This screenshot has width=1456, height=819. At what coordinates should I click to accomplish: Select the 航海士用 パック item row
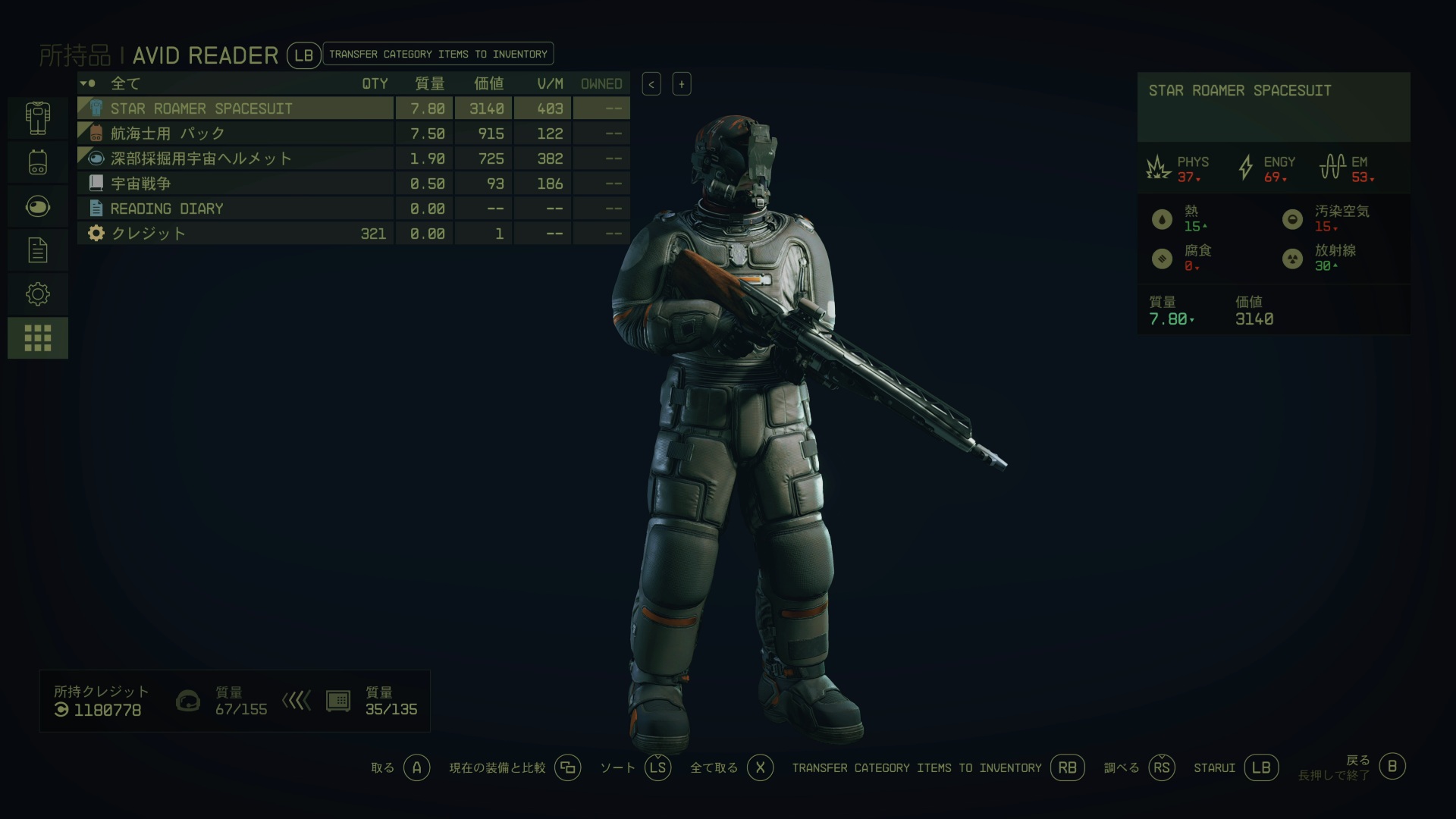235,133
